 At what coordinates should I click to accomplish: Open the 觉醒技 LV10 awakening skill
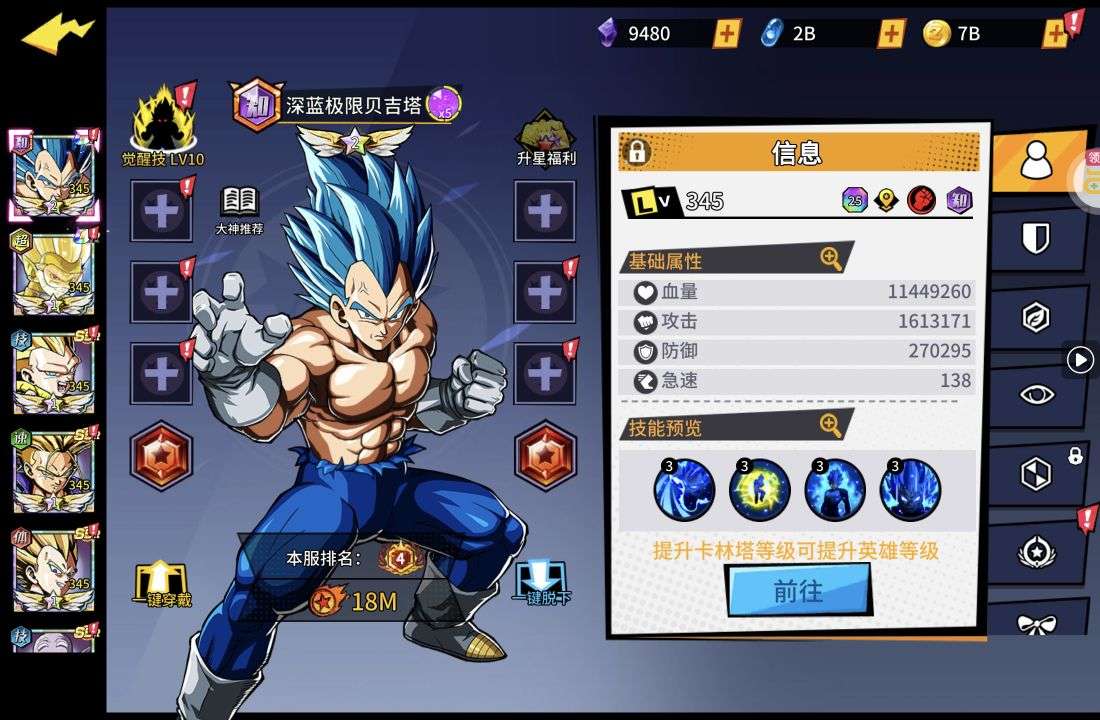pos(163,125)
